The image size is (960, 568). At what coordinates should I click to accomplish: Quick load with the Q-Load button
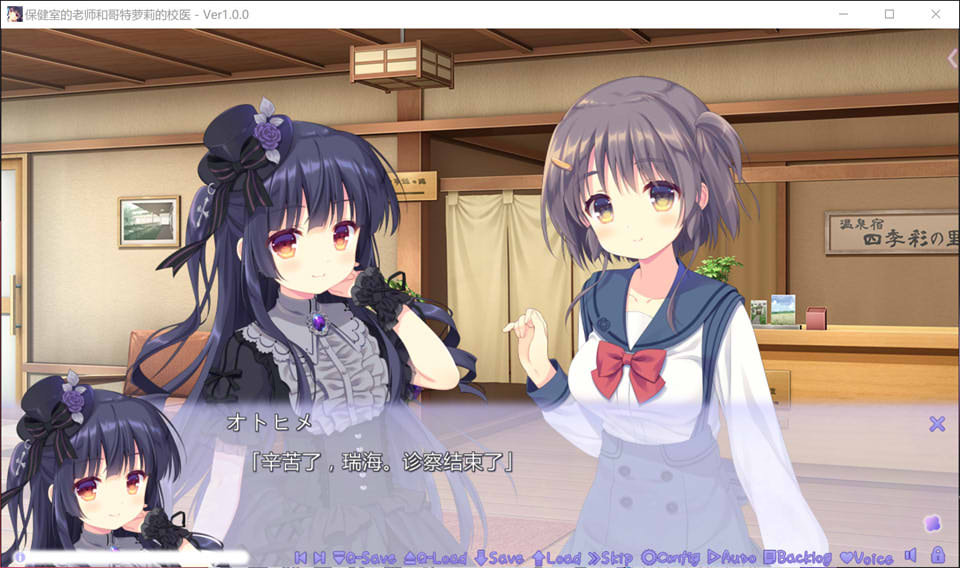[435, 558]
